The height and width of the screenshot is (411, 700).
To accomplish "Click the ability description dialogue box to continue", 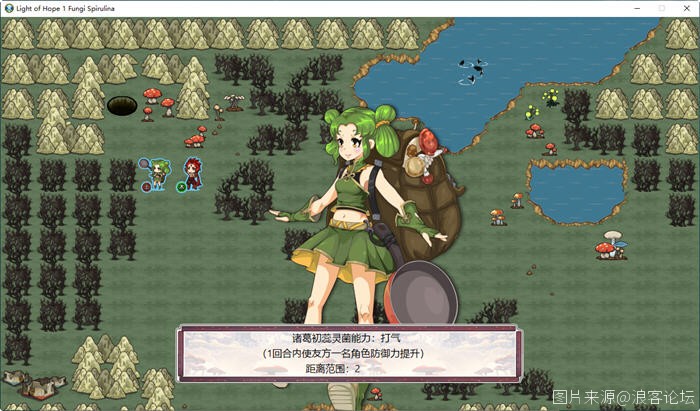I will [349, 354].
